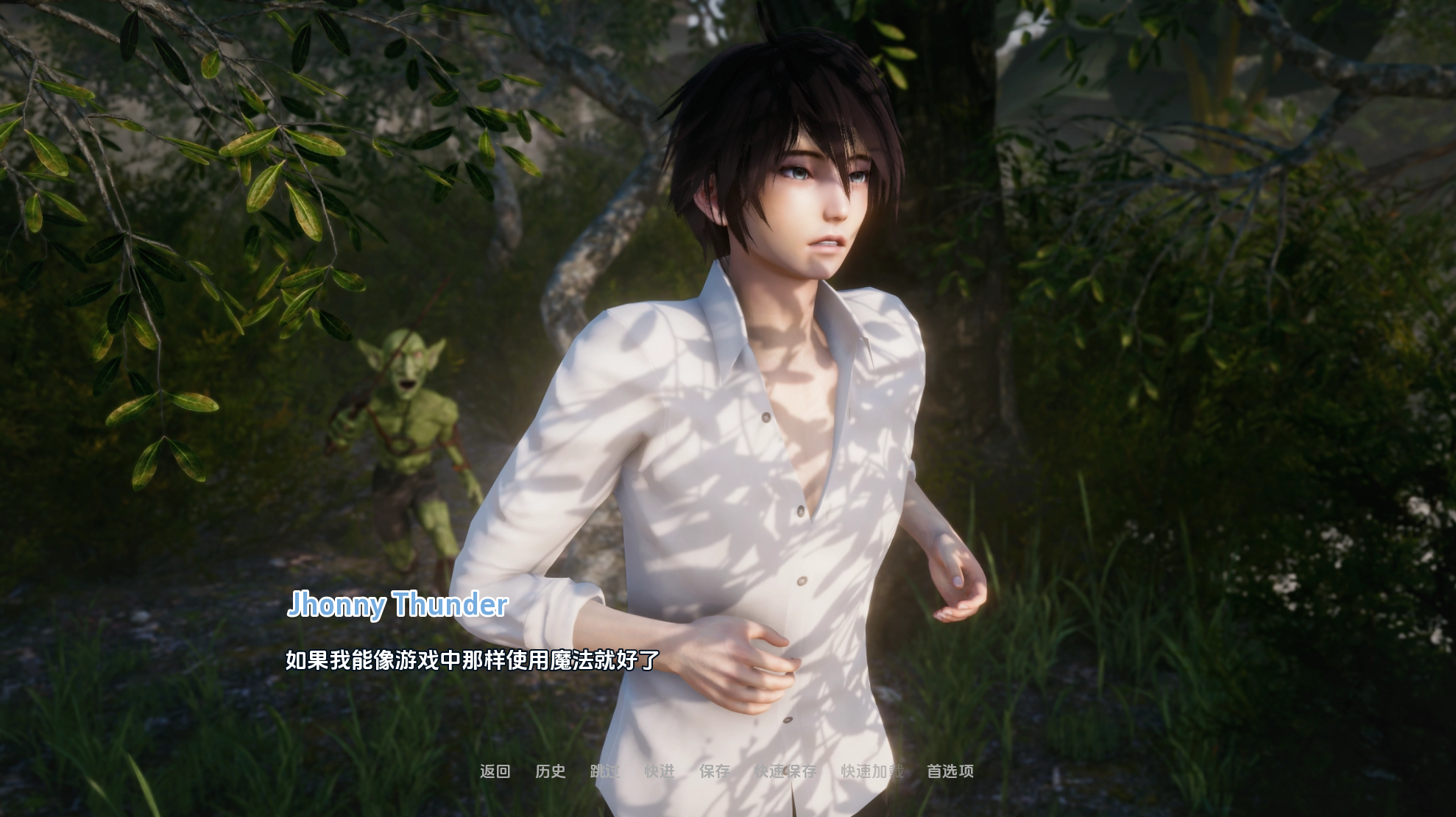1456x817 pixels.
Task: Activate 跳过 (Skip) in the quick menu
Action: [605, 771]
